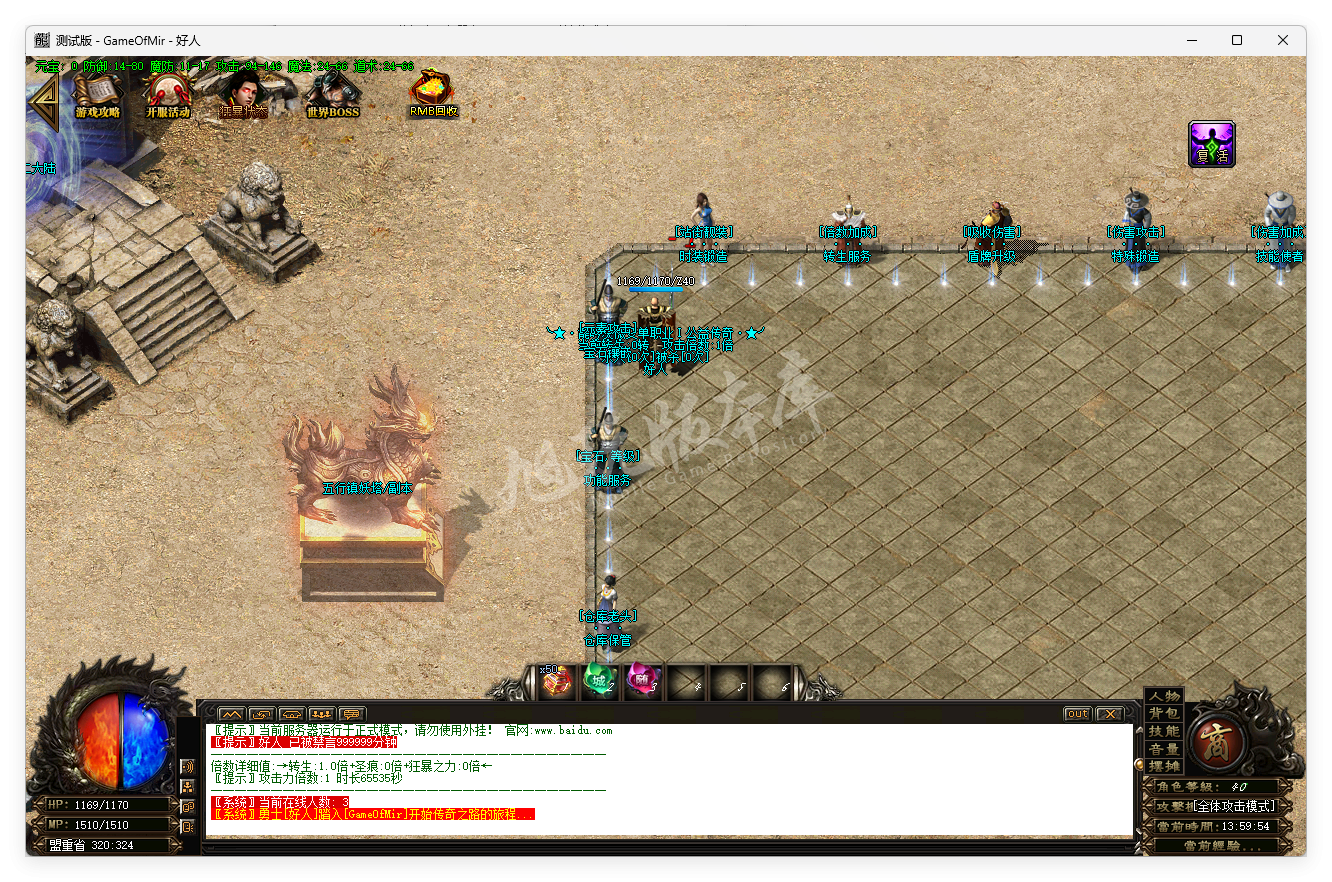Click the 复活 revive icon
This screenshot has height=882, width=1332.
tap(1212, 144)
